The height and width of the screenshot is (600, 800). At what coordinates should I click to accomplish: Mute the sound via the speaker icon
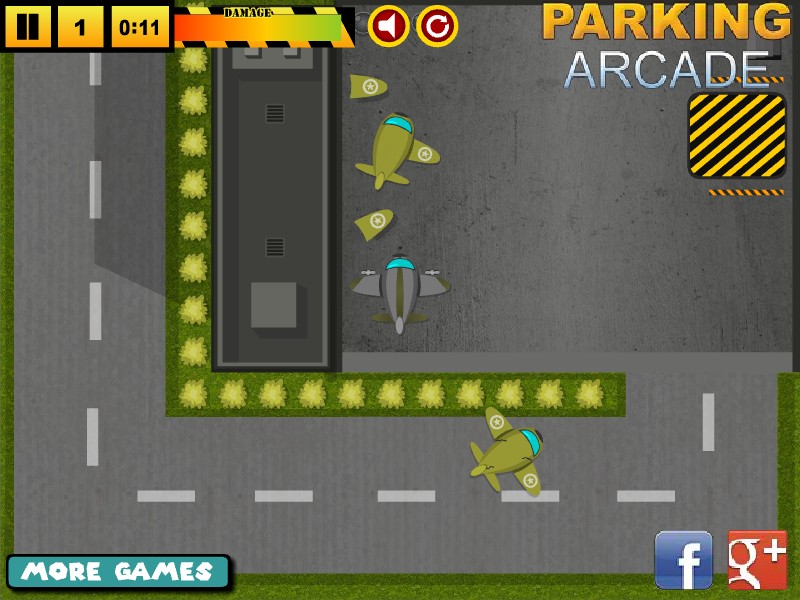pyautogui.click(x=388, y=26)
